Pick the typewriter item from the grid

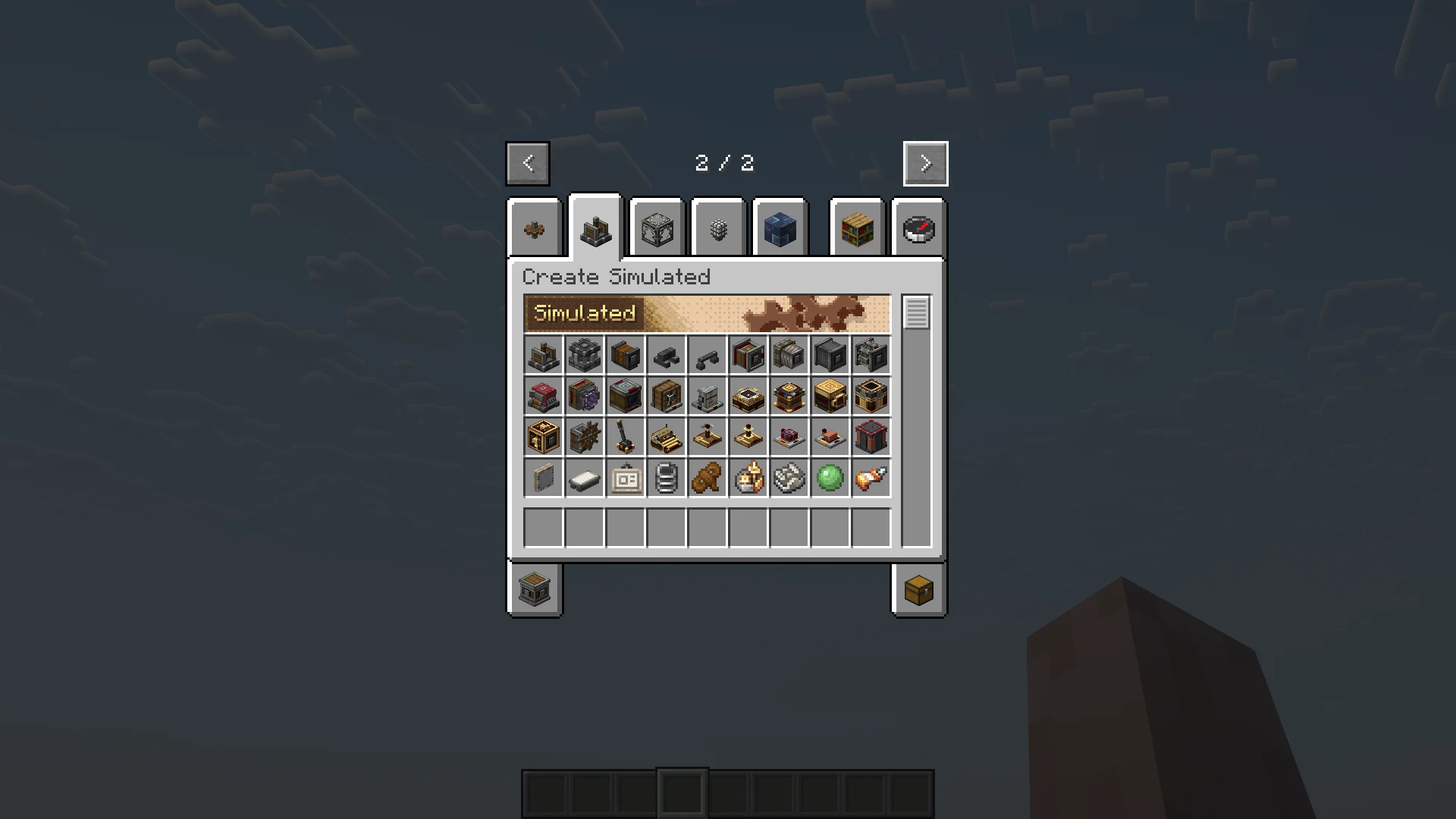coord(666,437)
